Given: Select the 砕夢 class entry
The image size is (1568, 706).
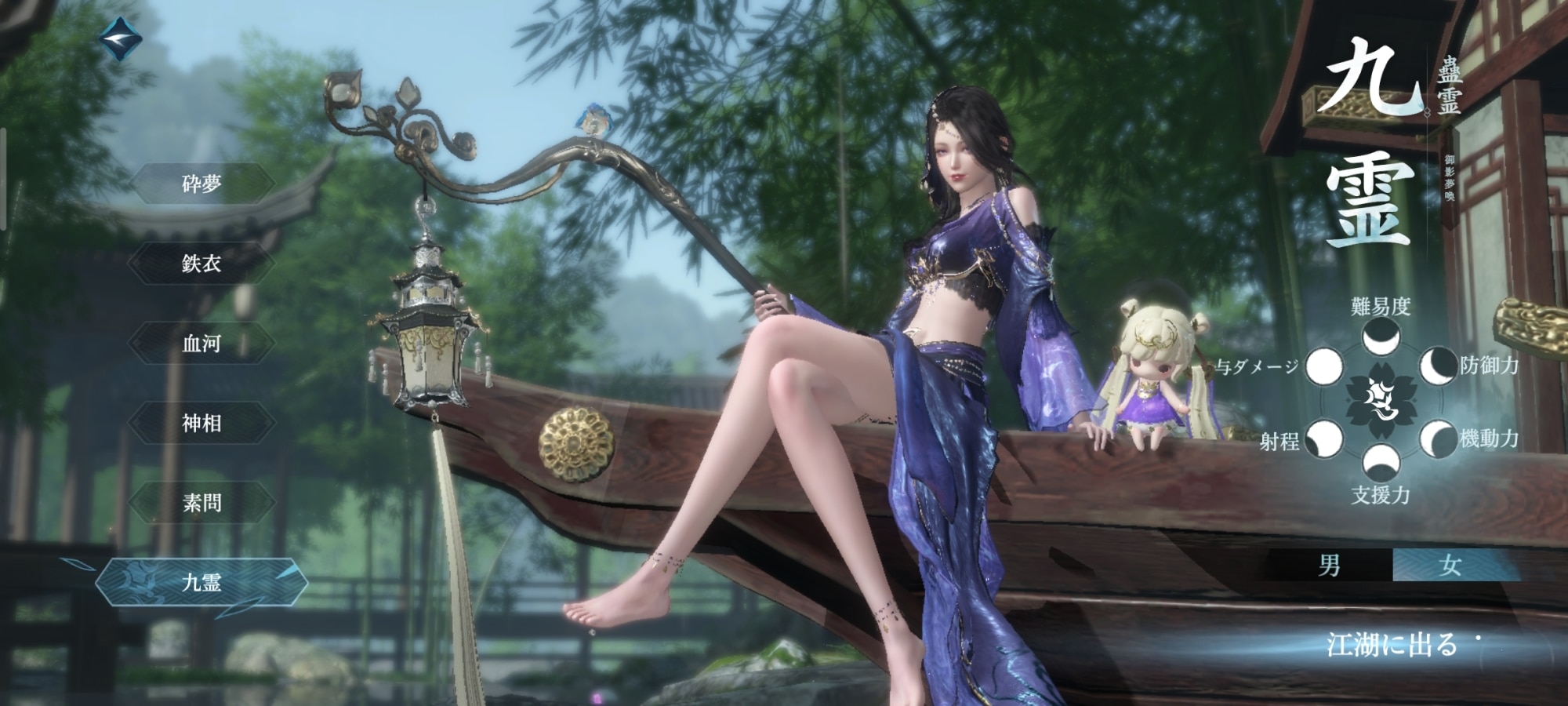Looking at the screenshot, I should pyautogui.click(x=201, y=184).
